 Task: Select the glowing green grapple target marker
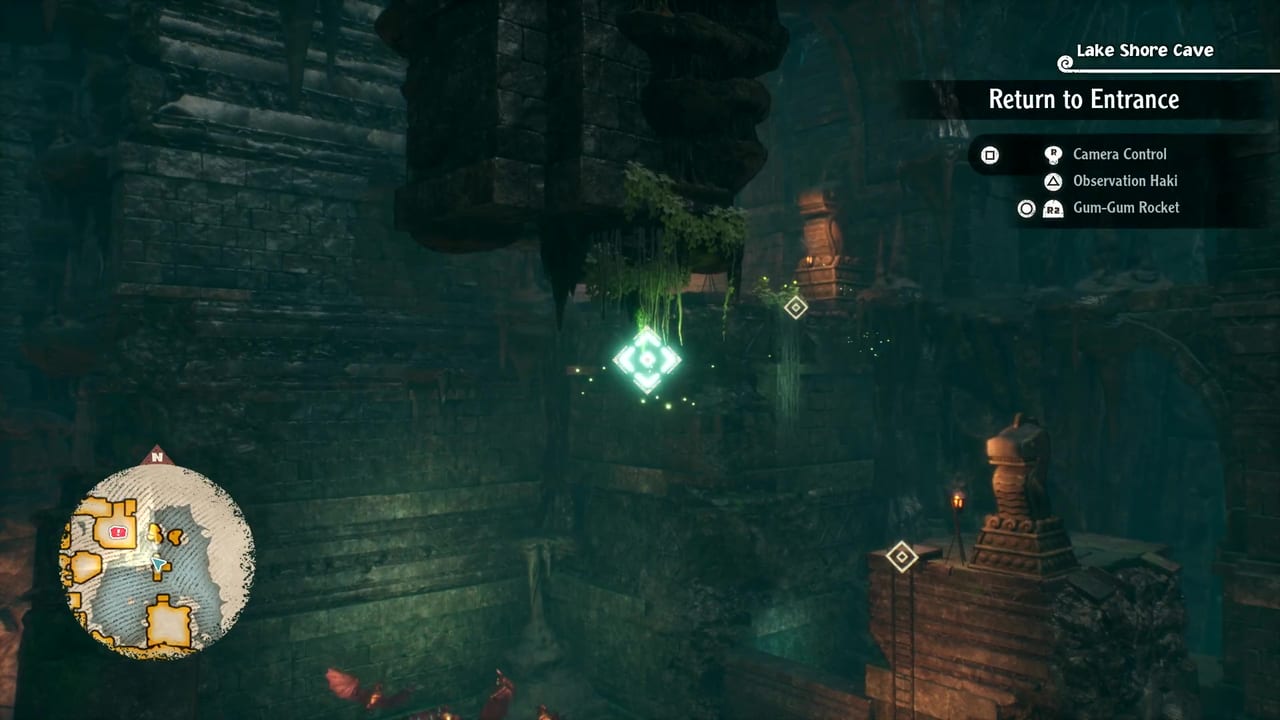[x=647, y=359]
